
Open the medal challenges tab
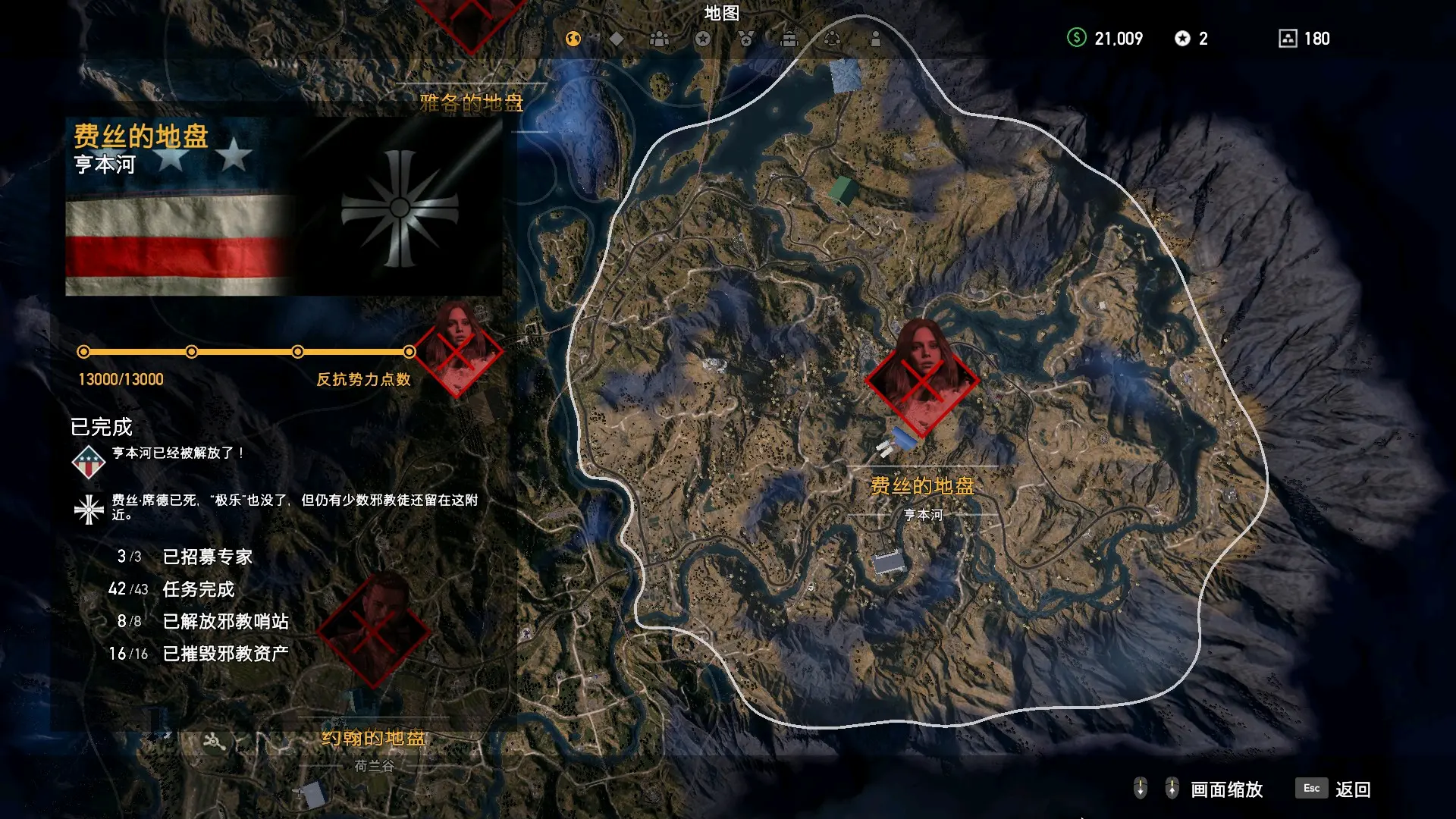coord(746,39)
